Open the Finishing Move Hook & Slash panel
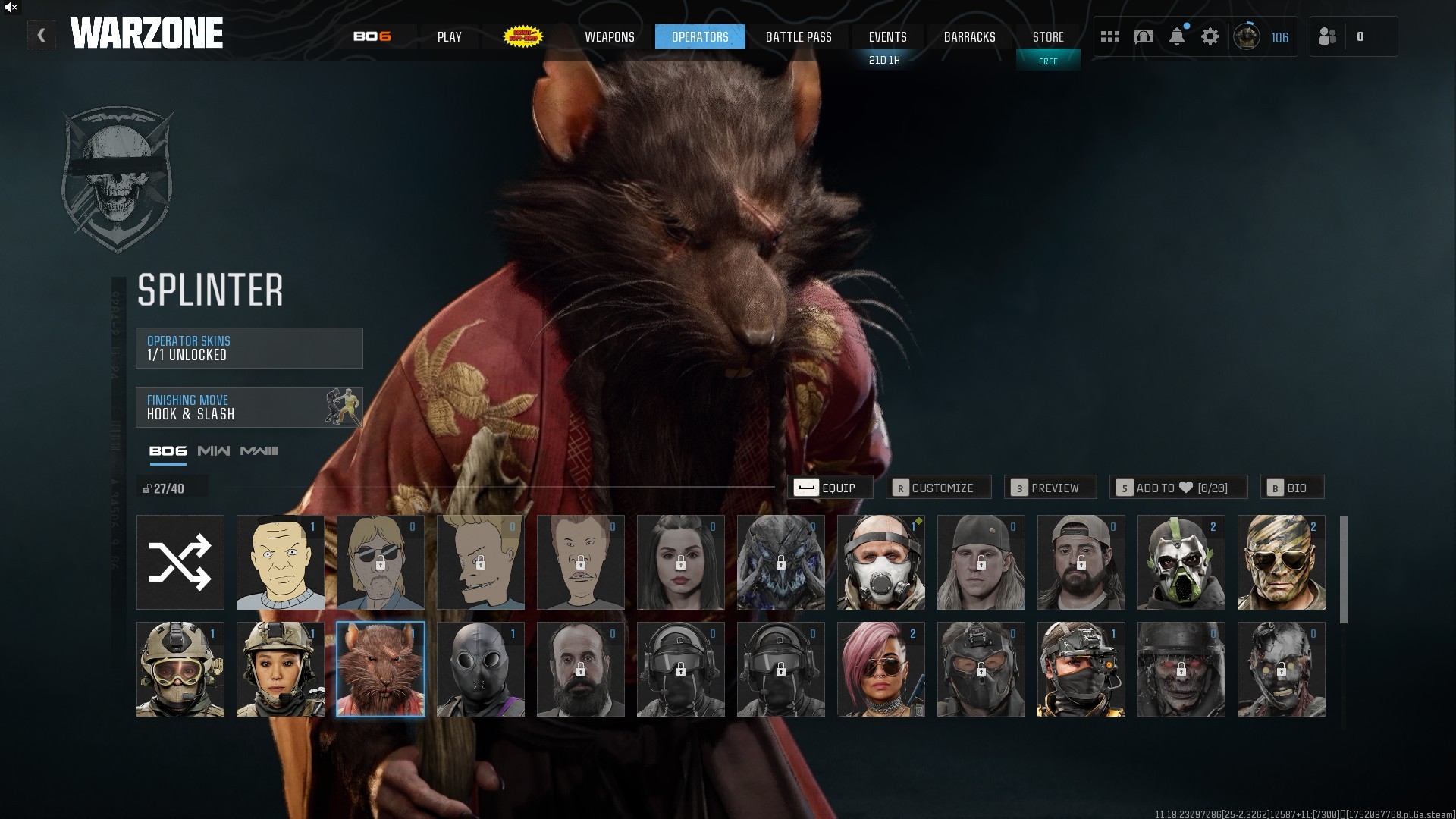Screen dimensions: 1456x819 249,407
